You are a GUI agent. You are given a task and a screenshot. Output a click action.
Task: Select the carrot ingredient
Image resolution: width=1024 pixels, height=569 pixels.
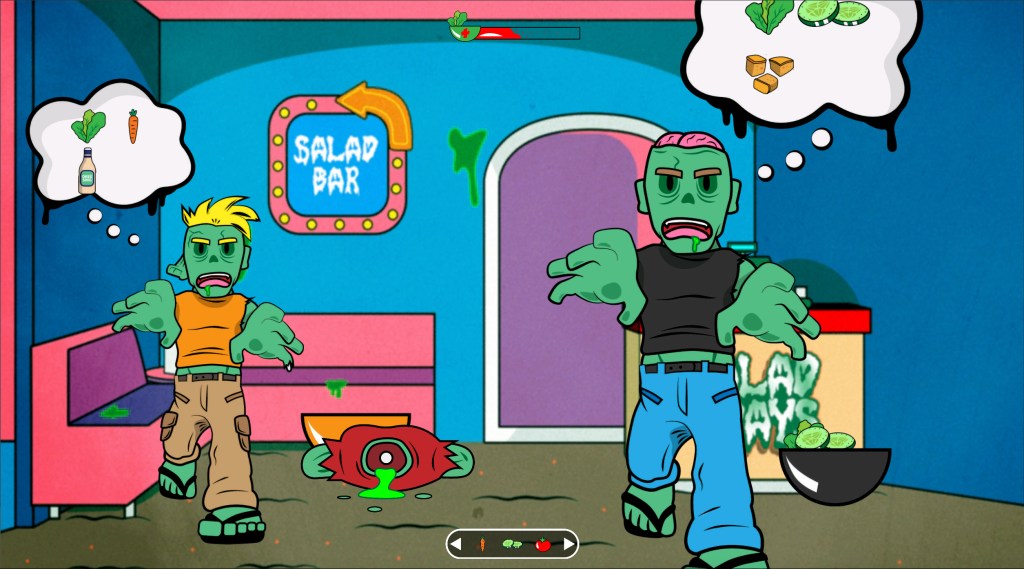click(x=482, y=544)
